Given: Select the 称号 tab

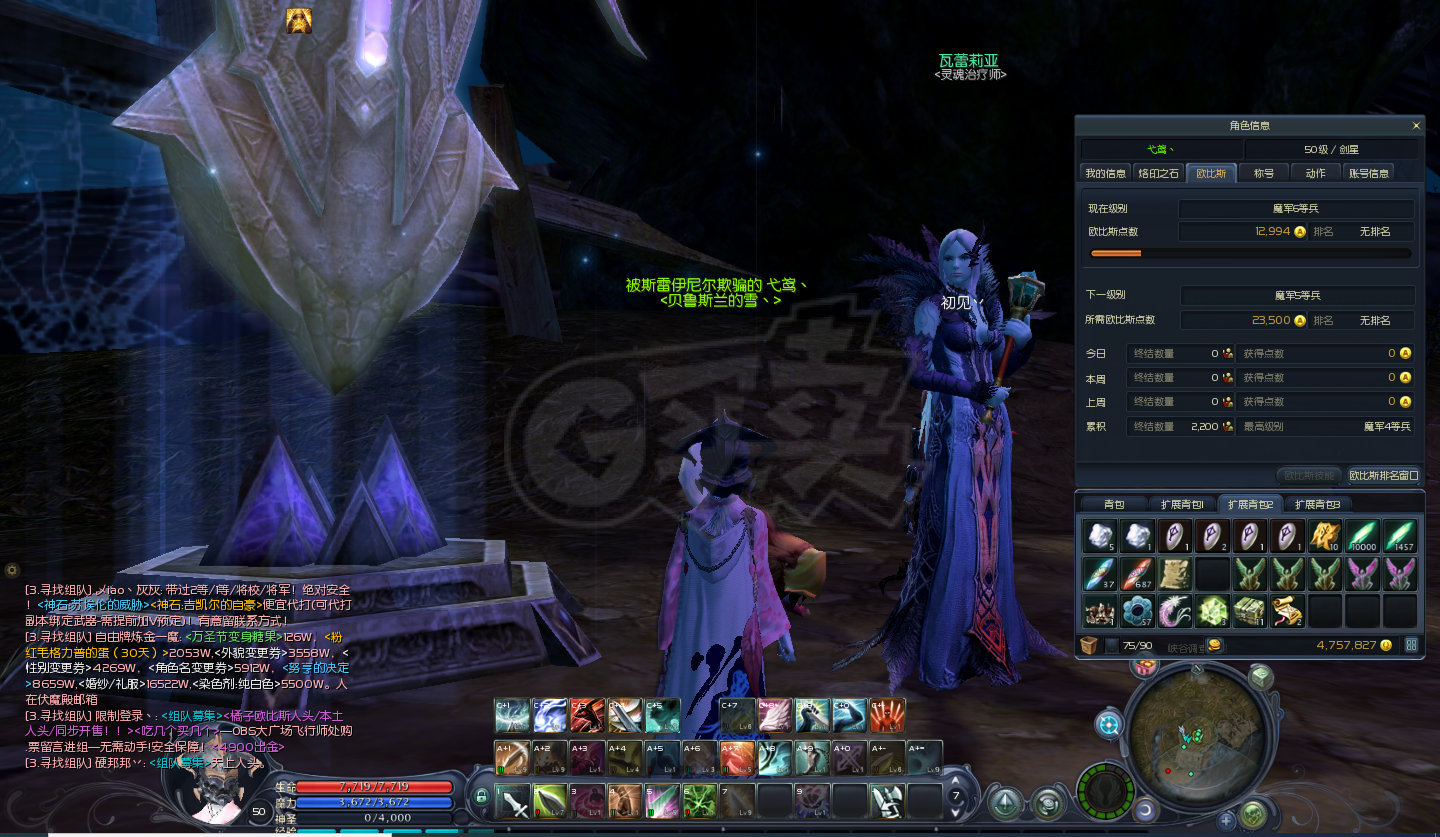Looking at the screenshot, I should (1264, 173).
